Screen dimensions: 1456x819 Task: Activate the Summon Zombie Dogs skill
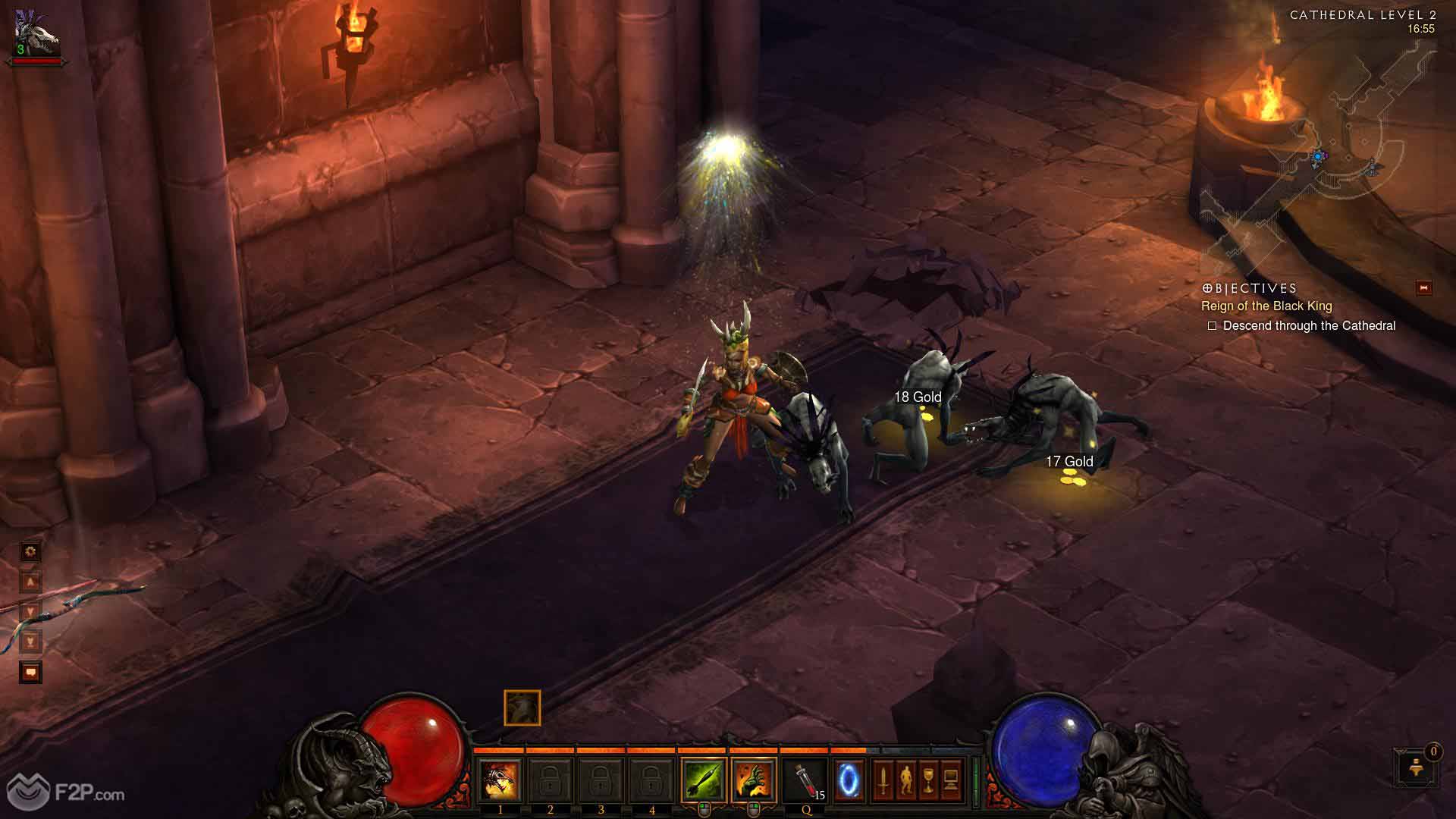pyautogui.click(x=500, y=780)
